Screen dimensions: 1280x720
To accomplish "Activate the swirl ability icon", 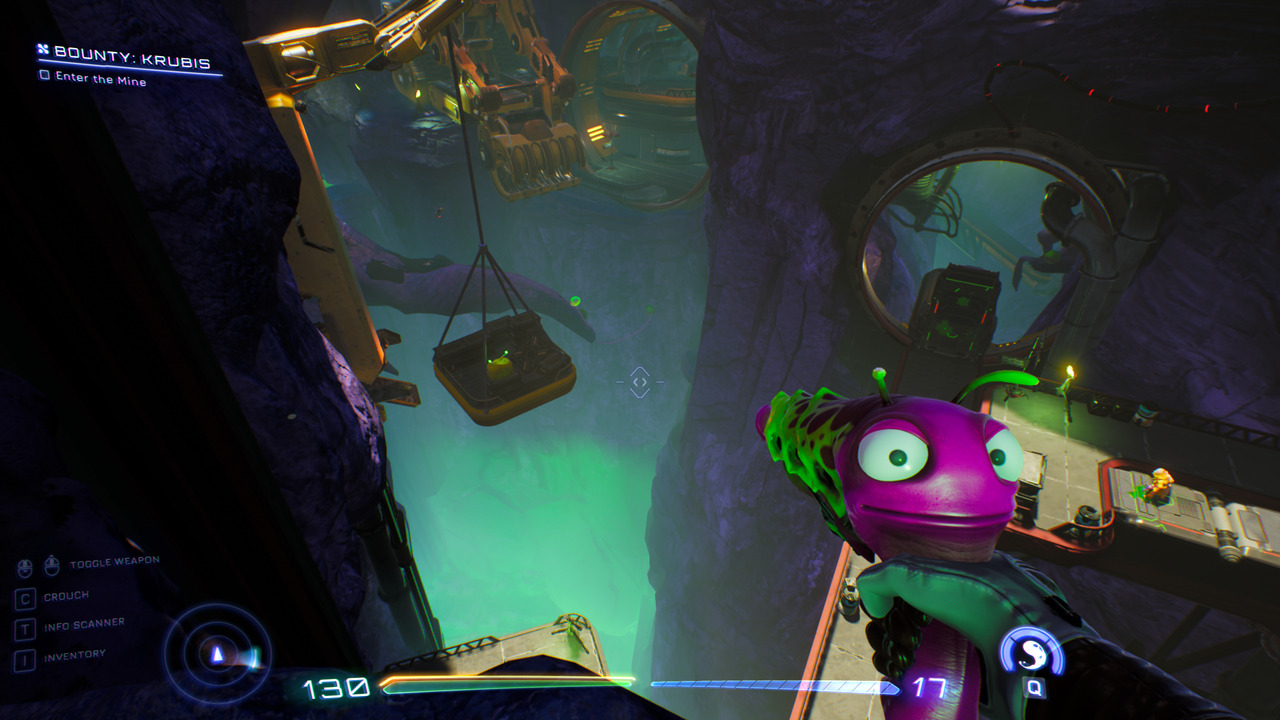I will (1033, 654).
